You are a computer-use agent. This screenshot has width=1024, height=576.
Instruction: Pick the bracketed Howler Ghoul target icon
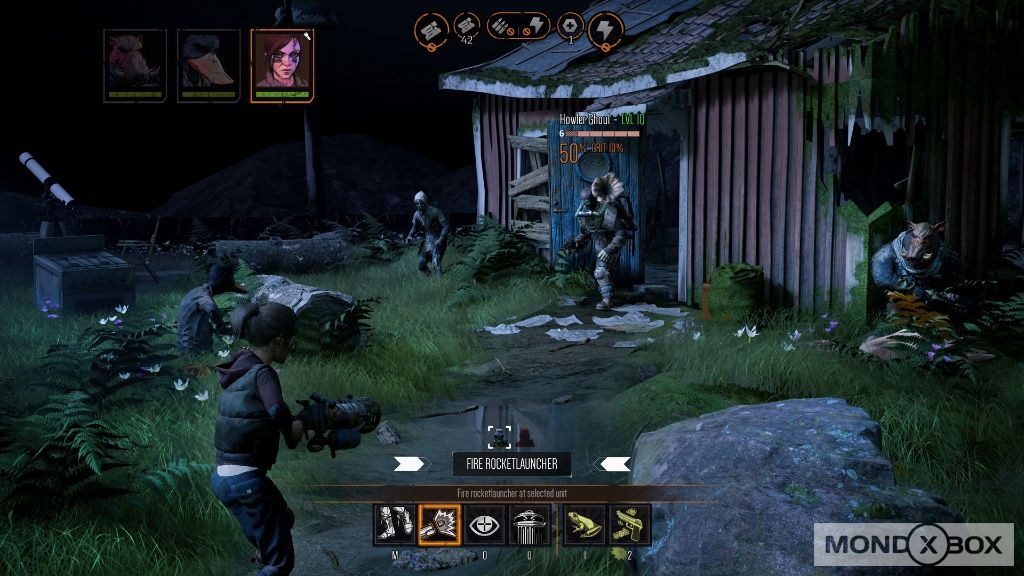tap(500, 436)
